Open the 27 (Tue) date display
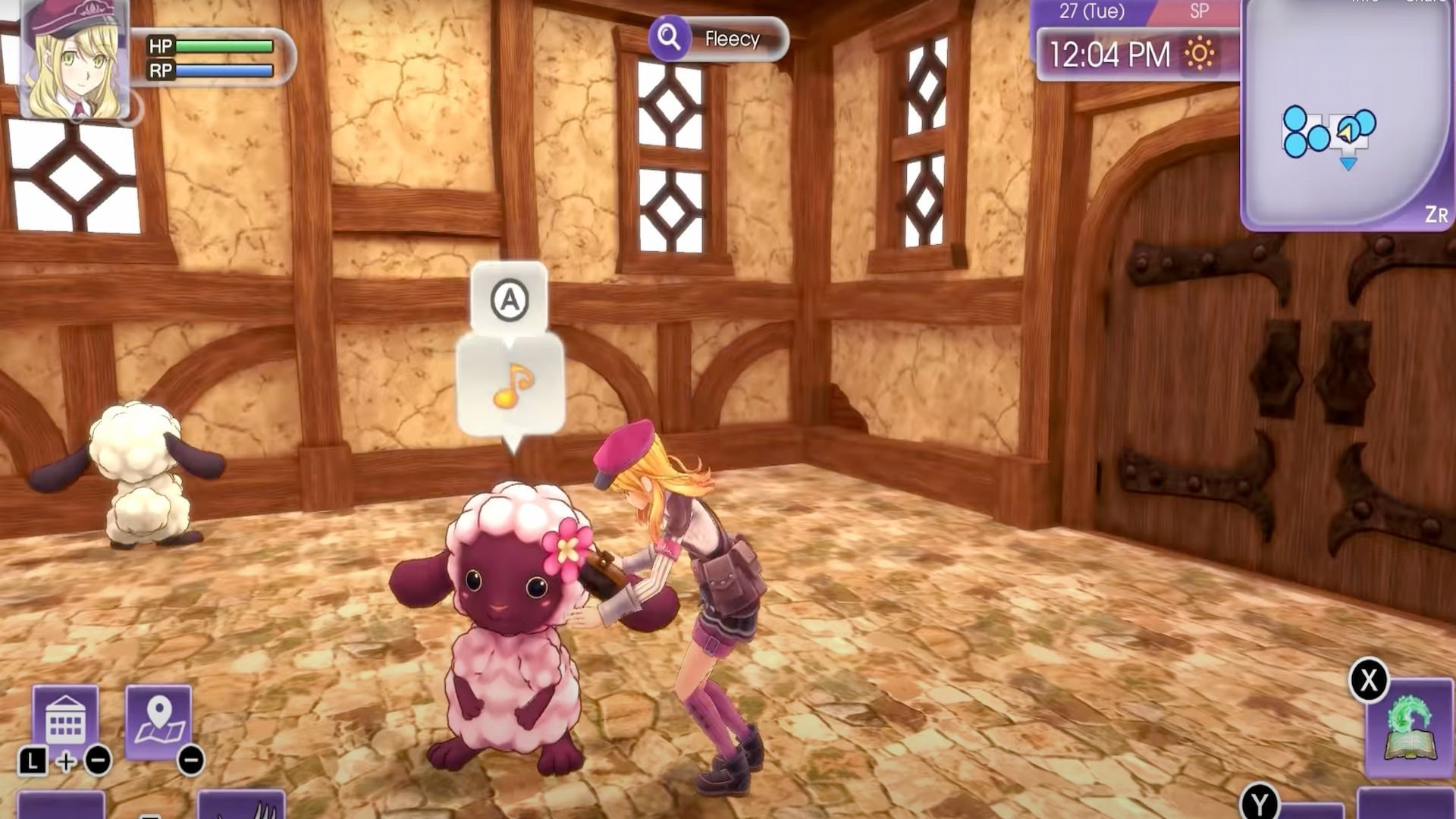This screenshot has height=819, width=1456. (x=1090, y=11)
